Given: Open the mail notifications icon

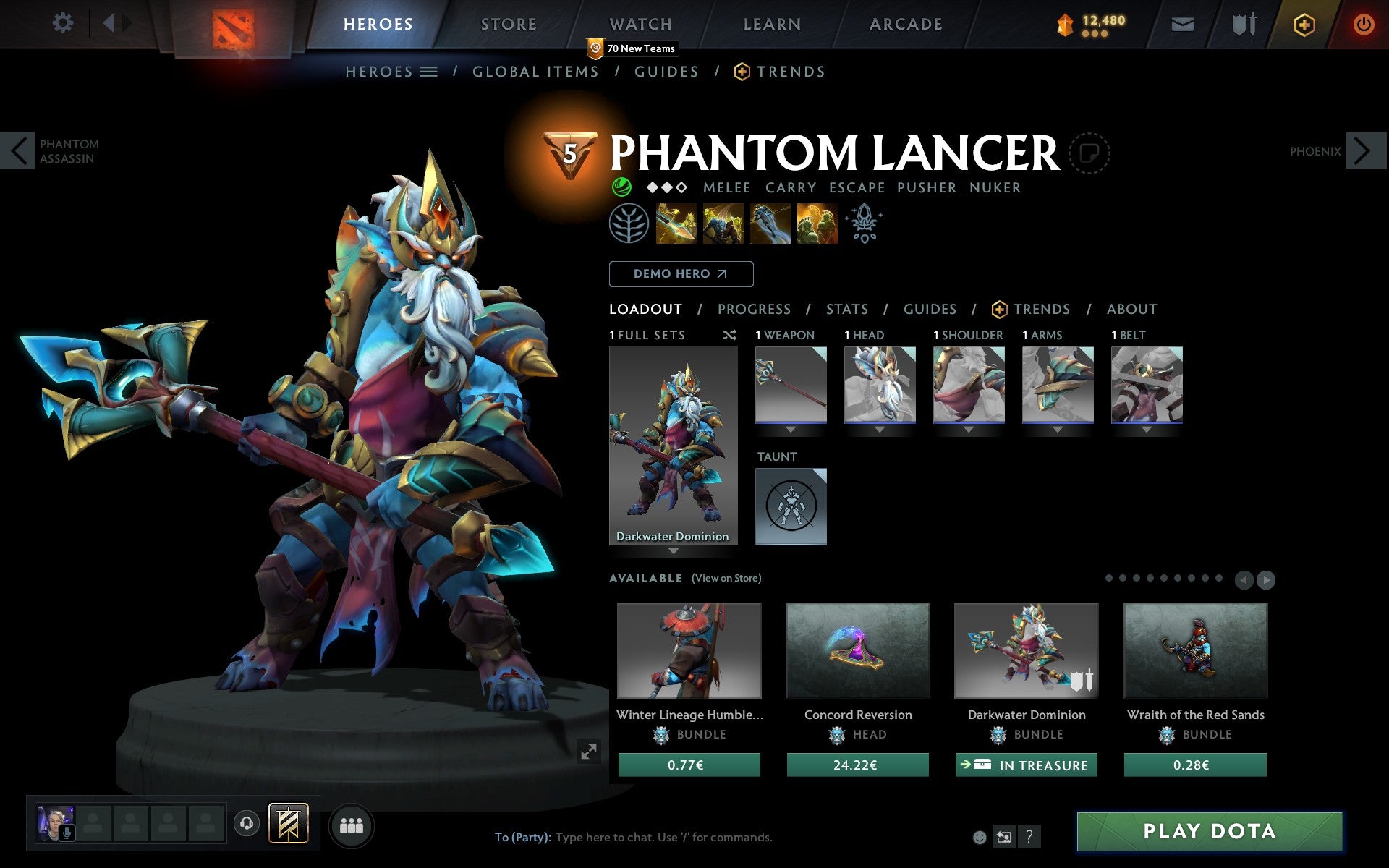Looking at the screenshot, I should tap(1182, 23).
